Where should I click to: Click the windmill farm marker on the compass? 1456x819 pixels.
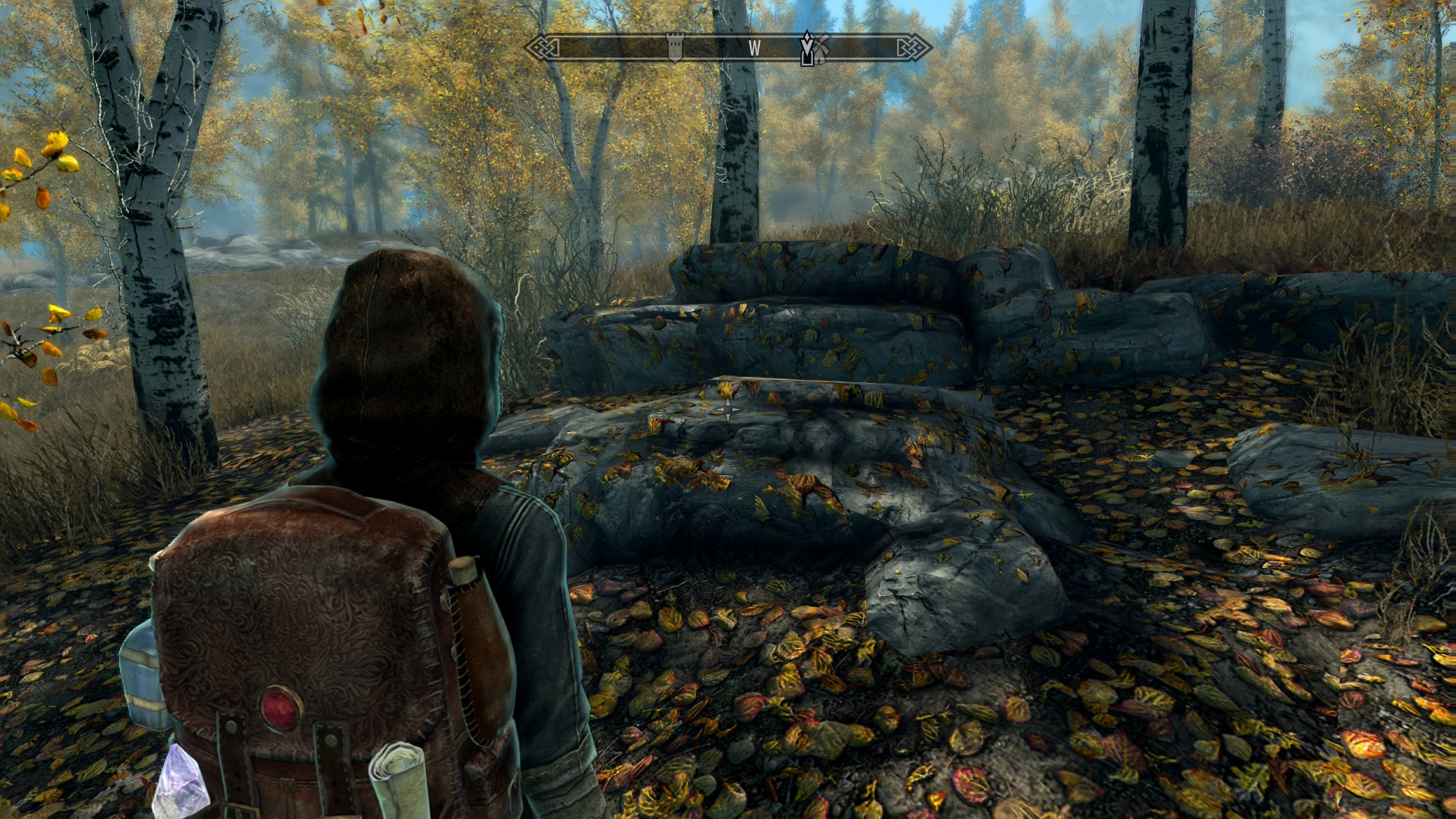tap(821, 45)
